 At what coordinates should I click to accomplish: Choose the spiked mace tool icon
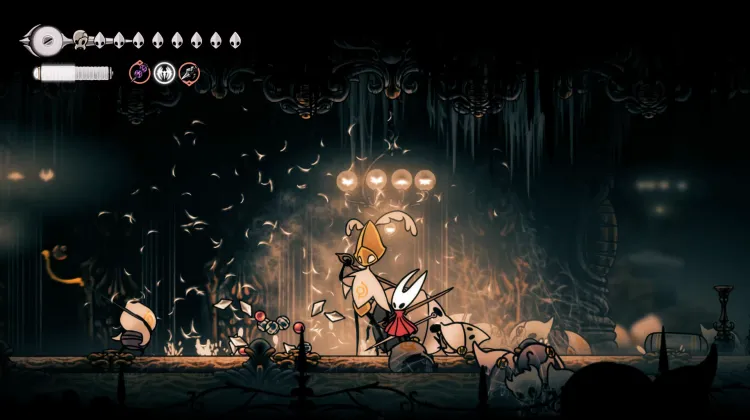pyautogui.click(x=189, y=72)
